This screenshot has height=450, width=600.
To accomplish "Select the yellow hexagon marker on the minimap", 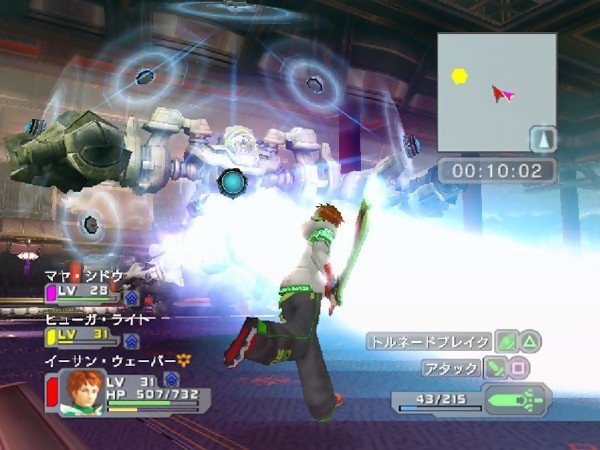I will pyautogui.click(x=459, y=75).
